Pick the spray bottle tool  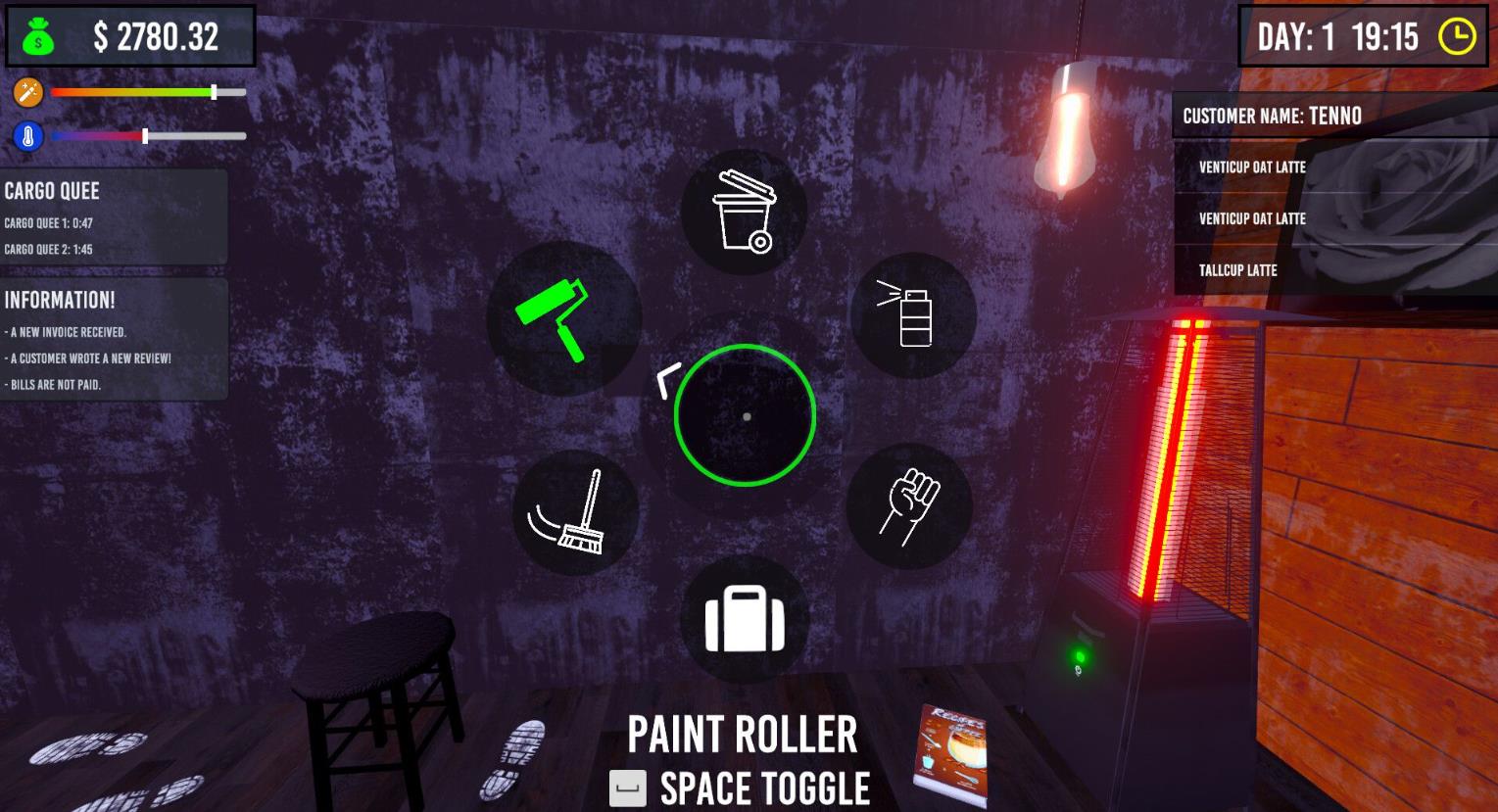[912, 314]
